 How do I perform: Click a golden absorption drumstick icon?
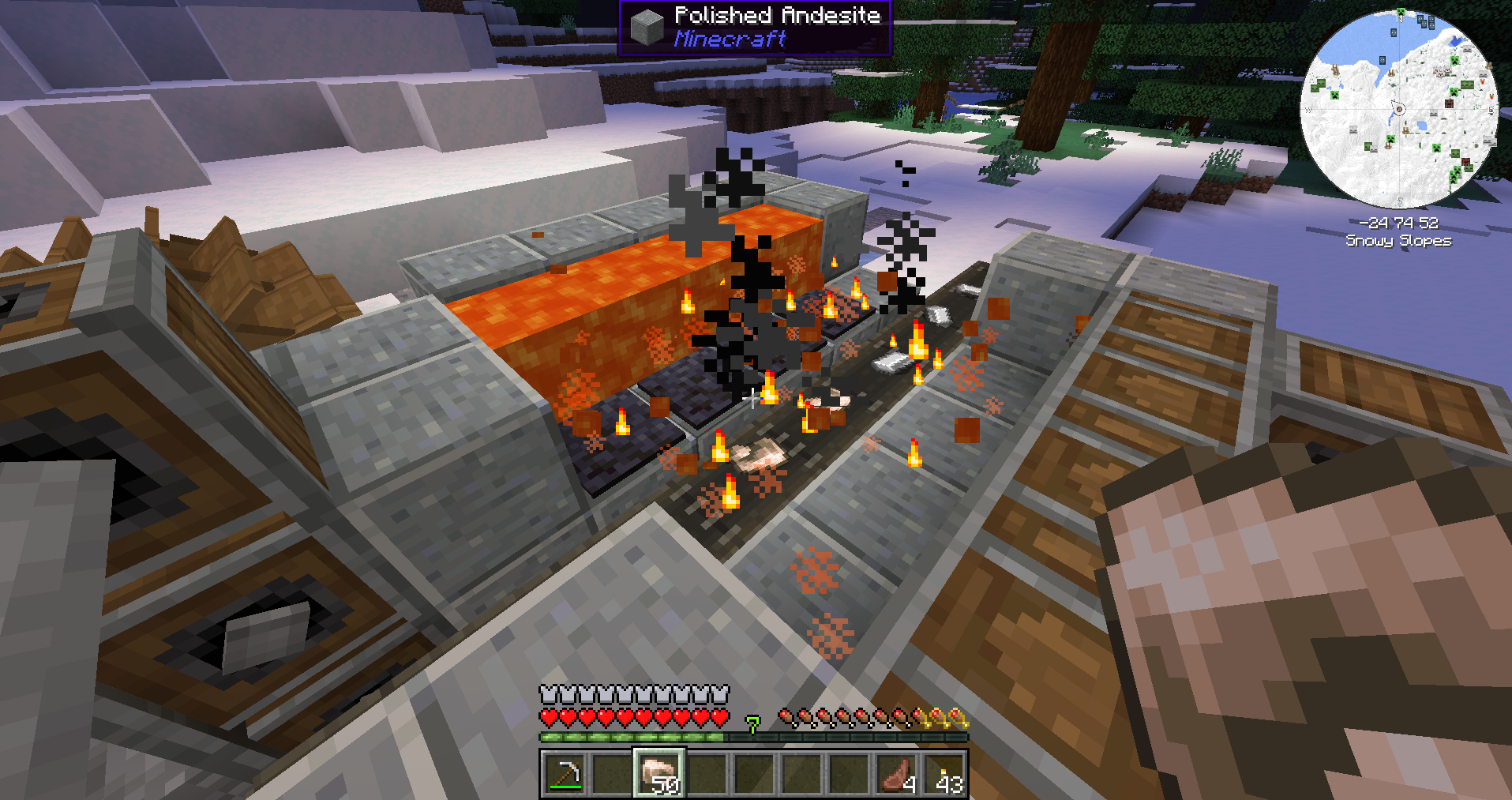click(939, 719)
